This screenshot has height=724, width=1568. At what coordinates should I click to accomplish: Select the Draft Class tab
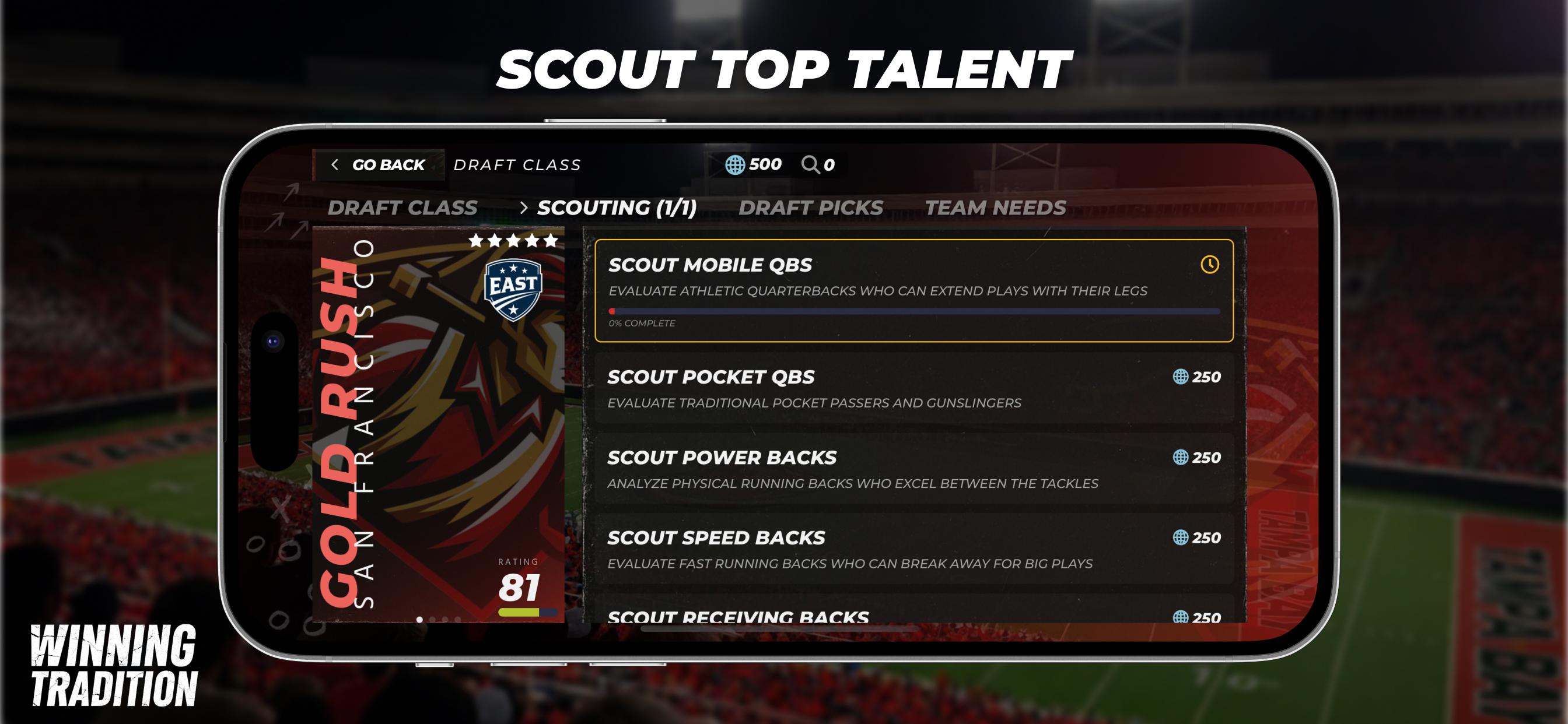tap(403, 208)
